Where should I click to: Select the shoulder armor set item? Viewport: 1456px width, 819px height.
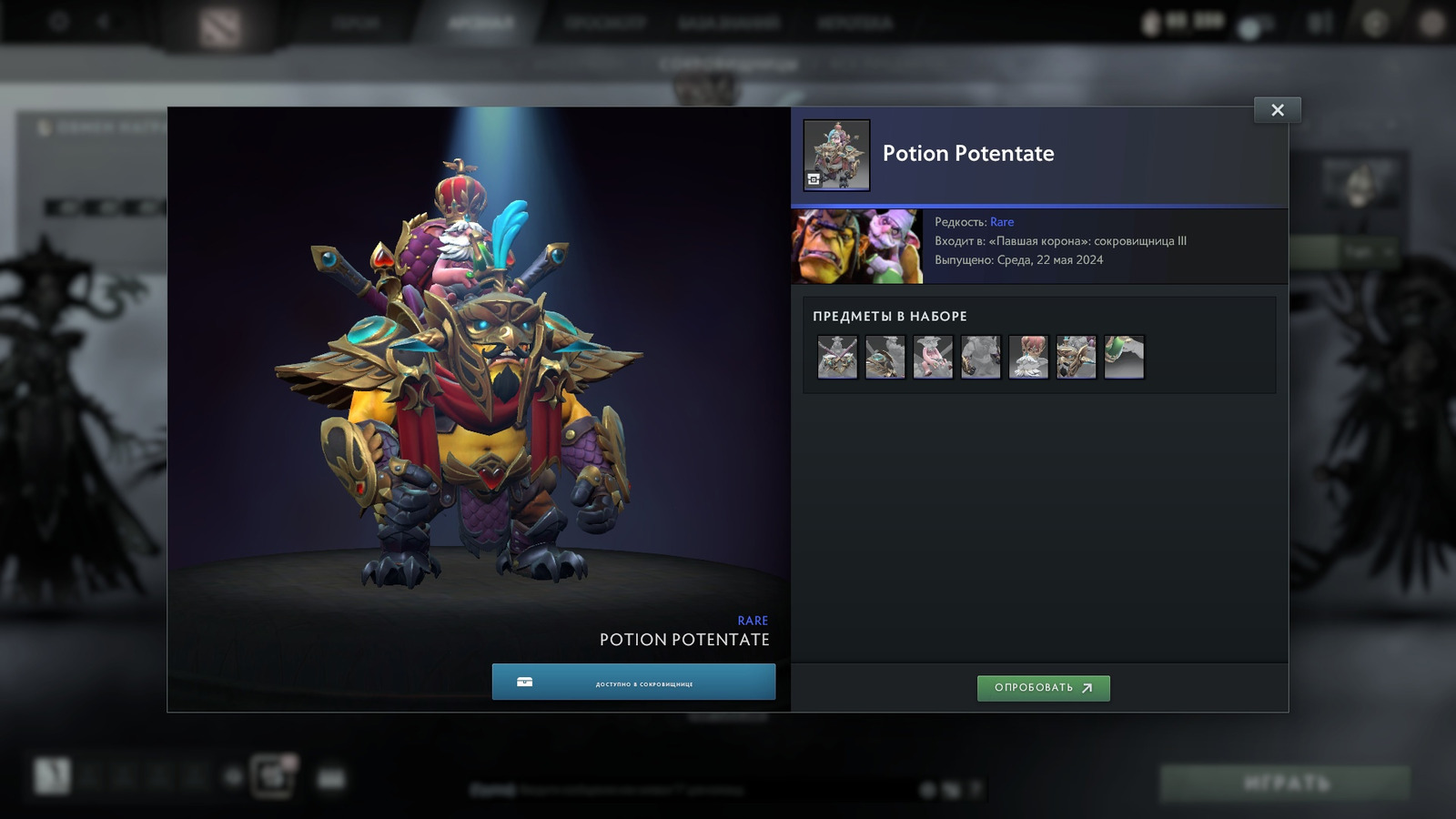tap(885, 357)
